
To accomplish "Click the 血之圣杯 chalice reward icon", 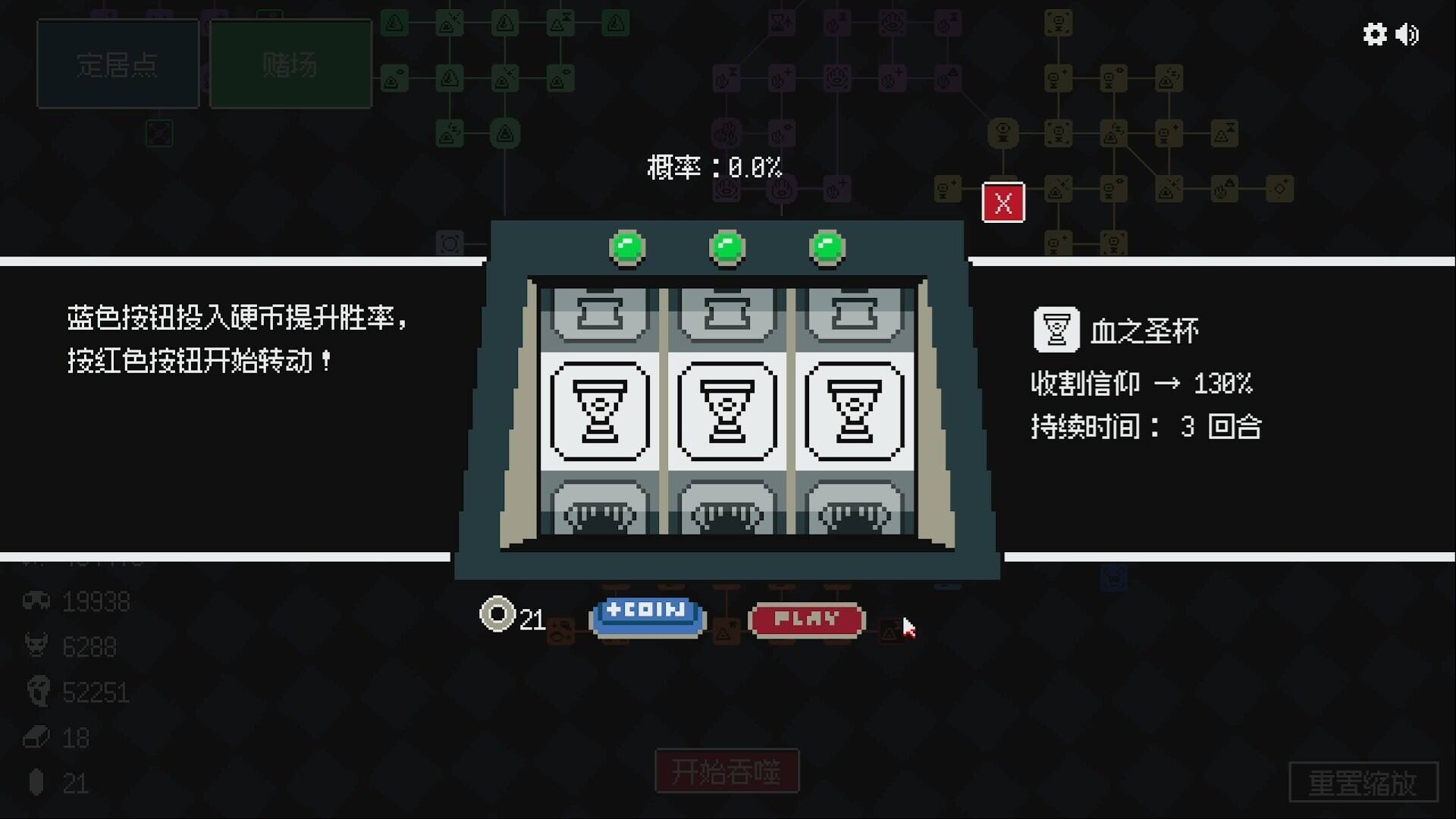I will point(1056,329).
